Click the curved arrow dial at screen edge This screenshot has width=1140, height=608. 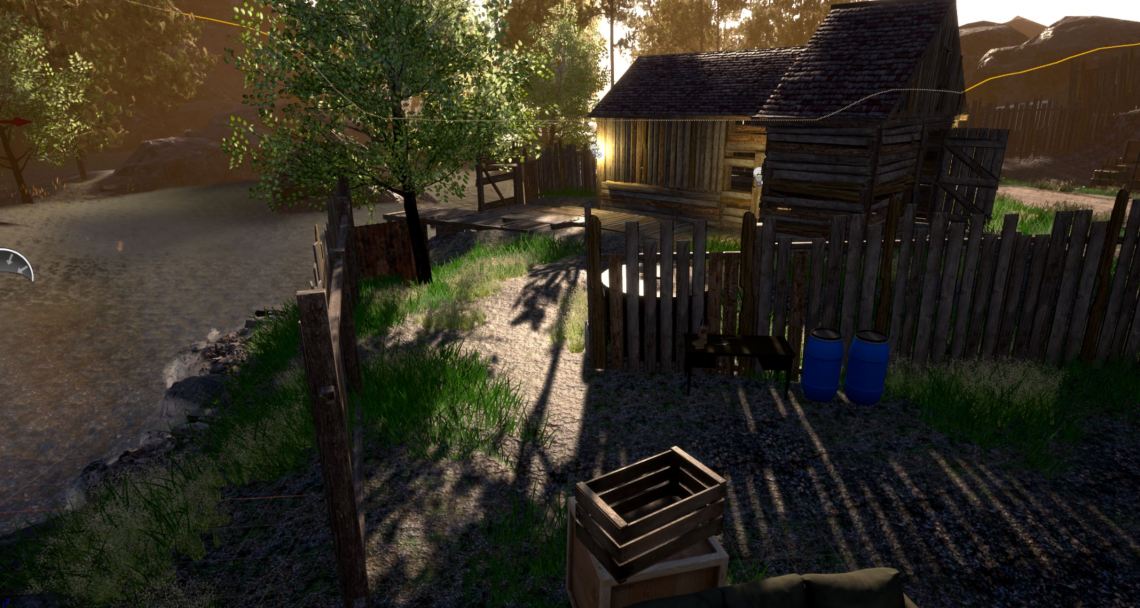coord(14,264)
